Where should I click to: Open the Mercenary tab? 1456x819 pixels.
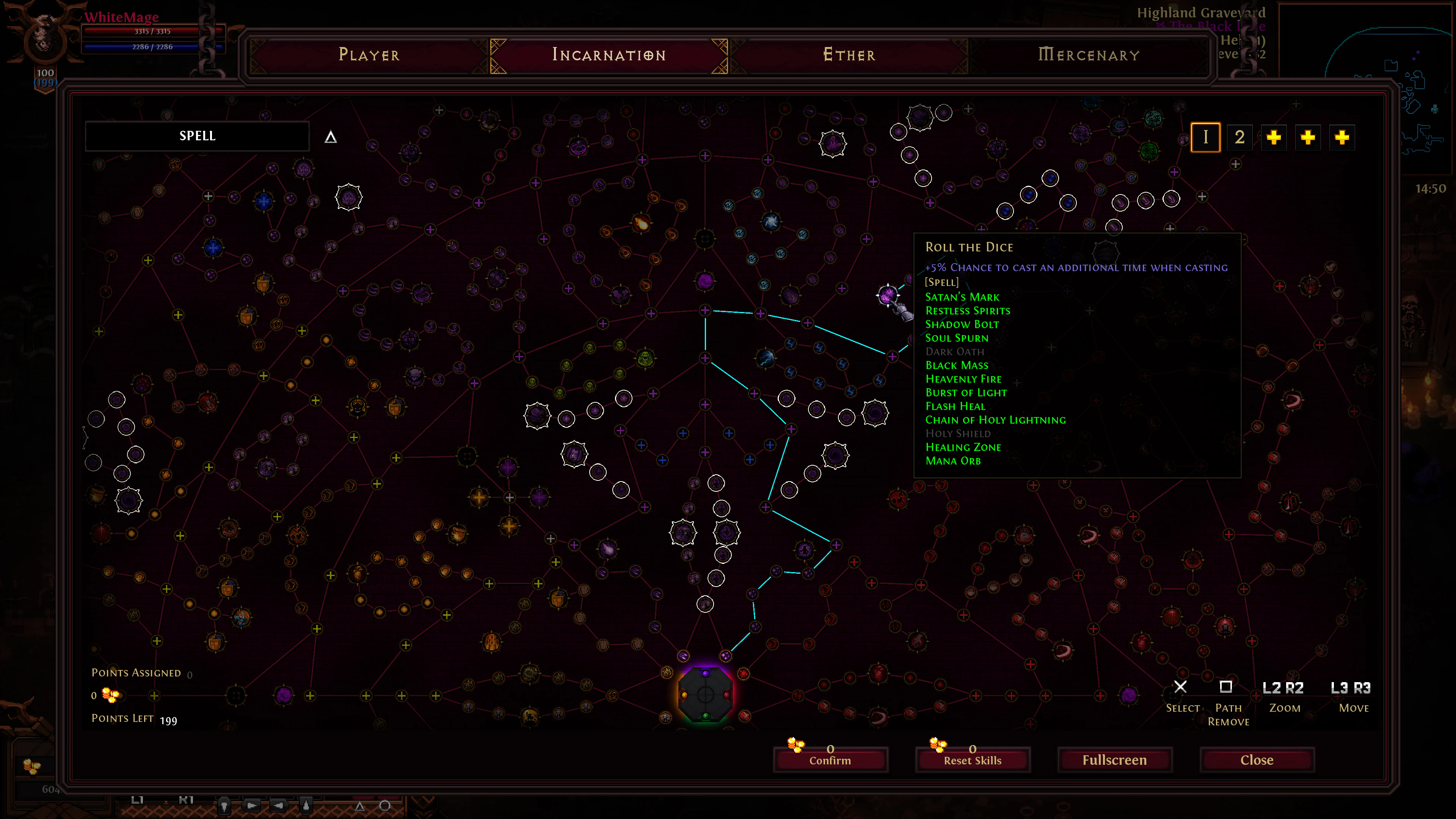point(1088,54)
